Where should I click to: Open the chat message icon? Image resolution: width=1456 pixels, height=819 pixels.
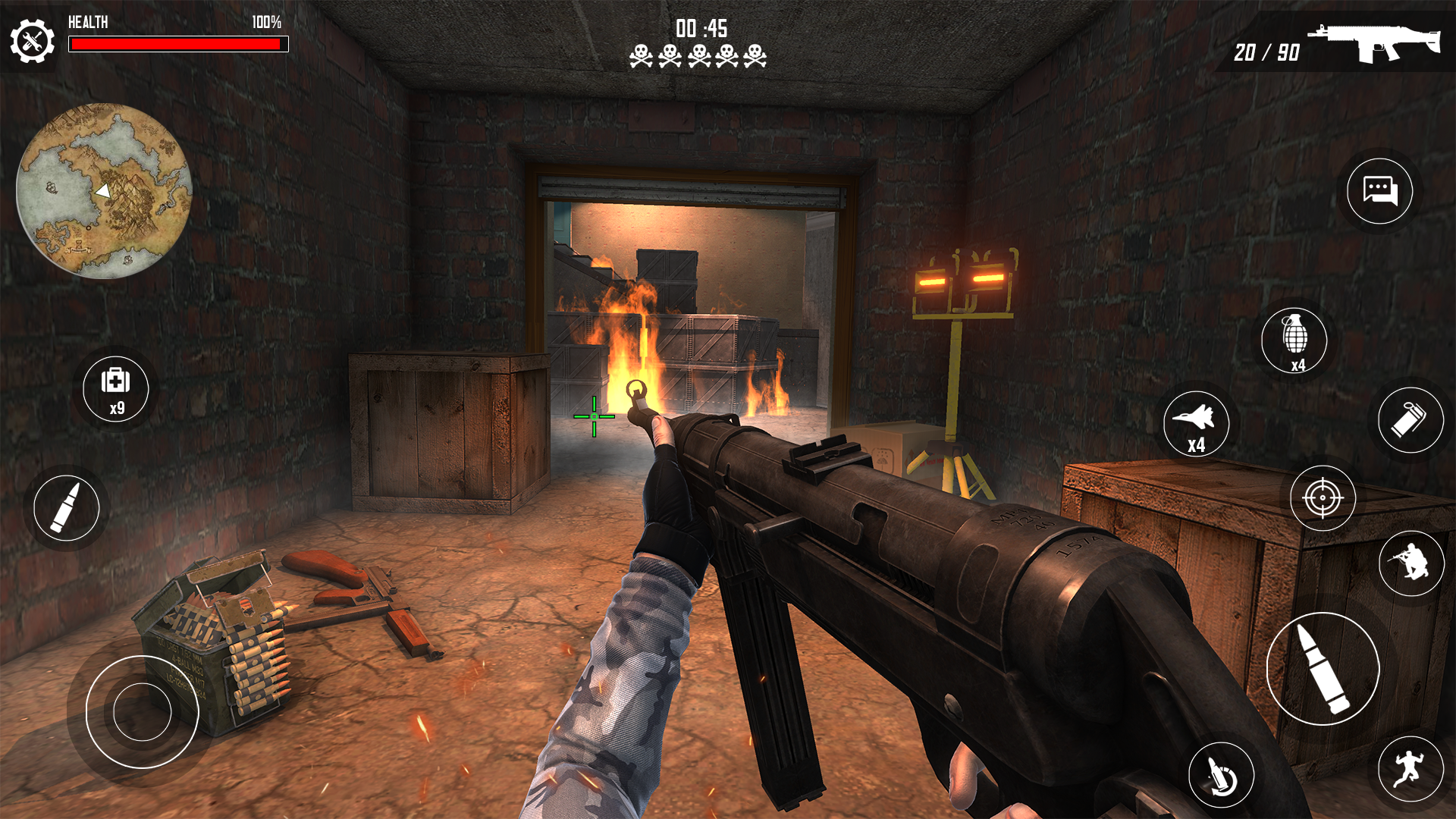click(x=1379, y=192)
